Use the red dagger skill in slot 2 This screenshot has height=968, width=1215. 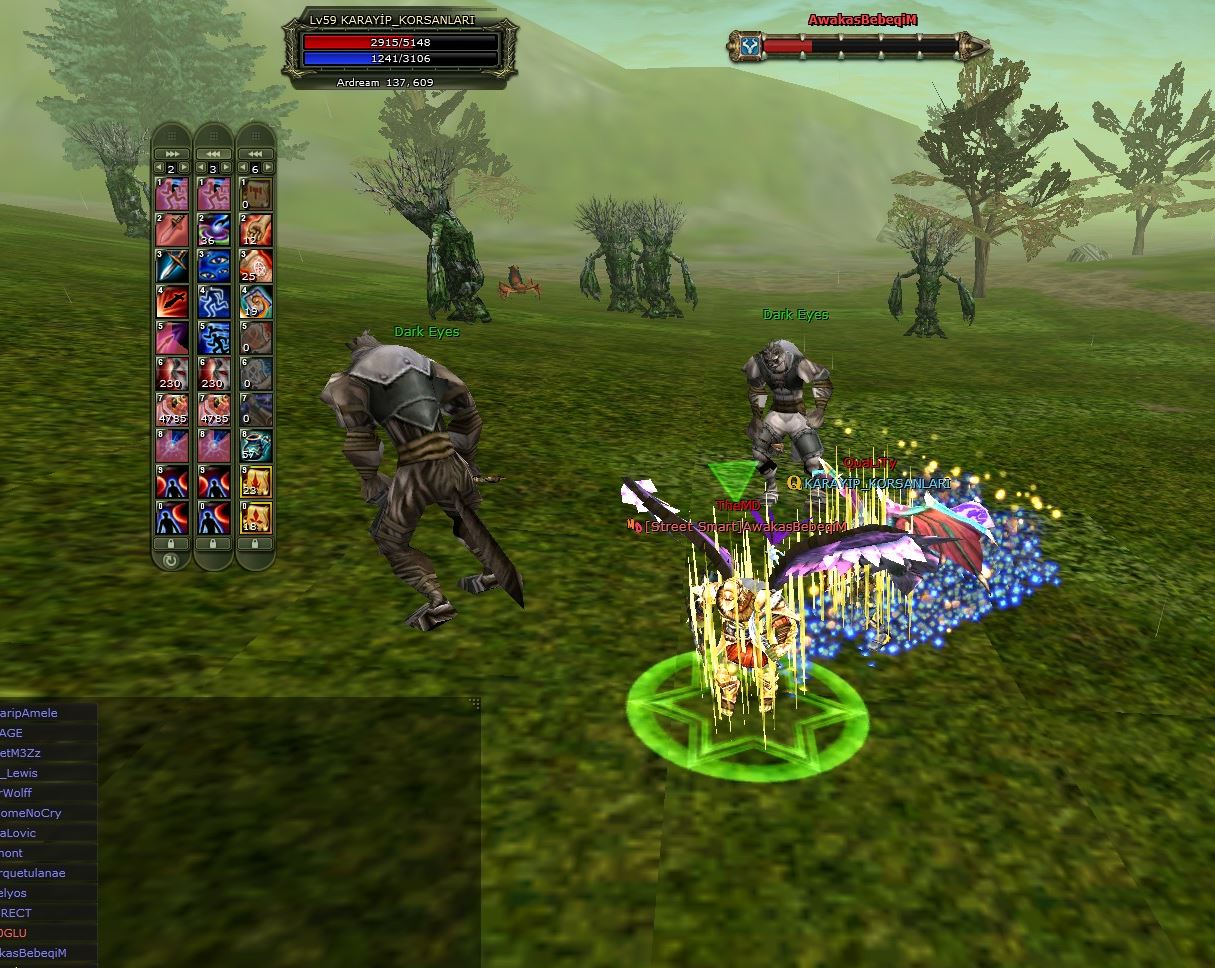click(171, 229)
